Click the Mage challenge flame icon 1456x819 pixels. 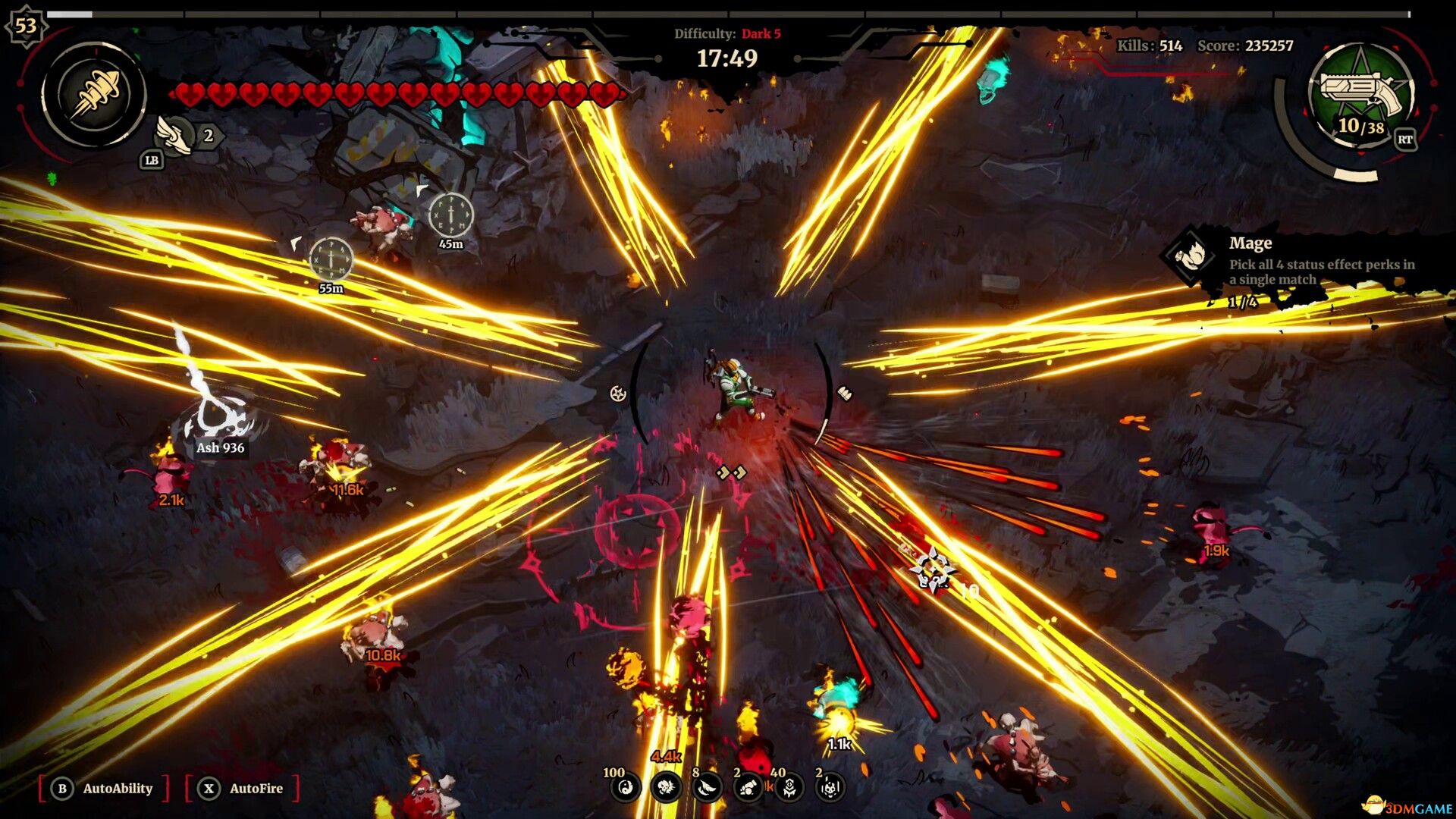click(1190, 253)
